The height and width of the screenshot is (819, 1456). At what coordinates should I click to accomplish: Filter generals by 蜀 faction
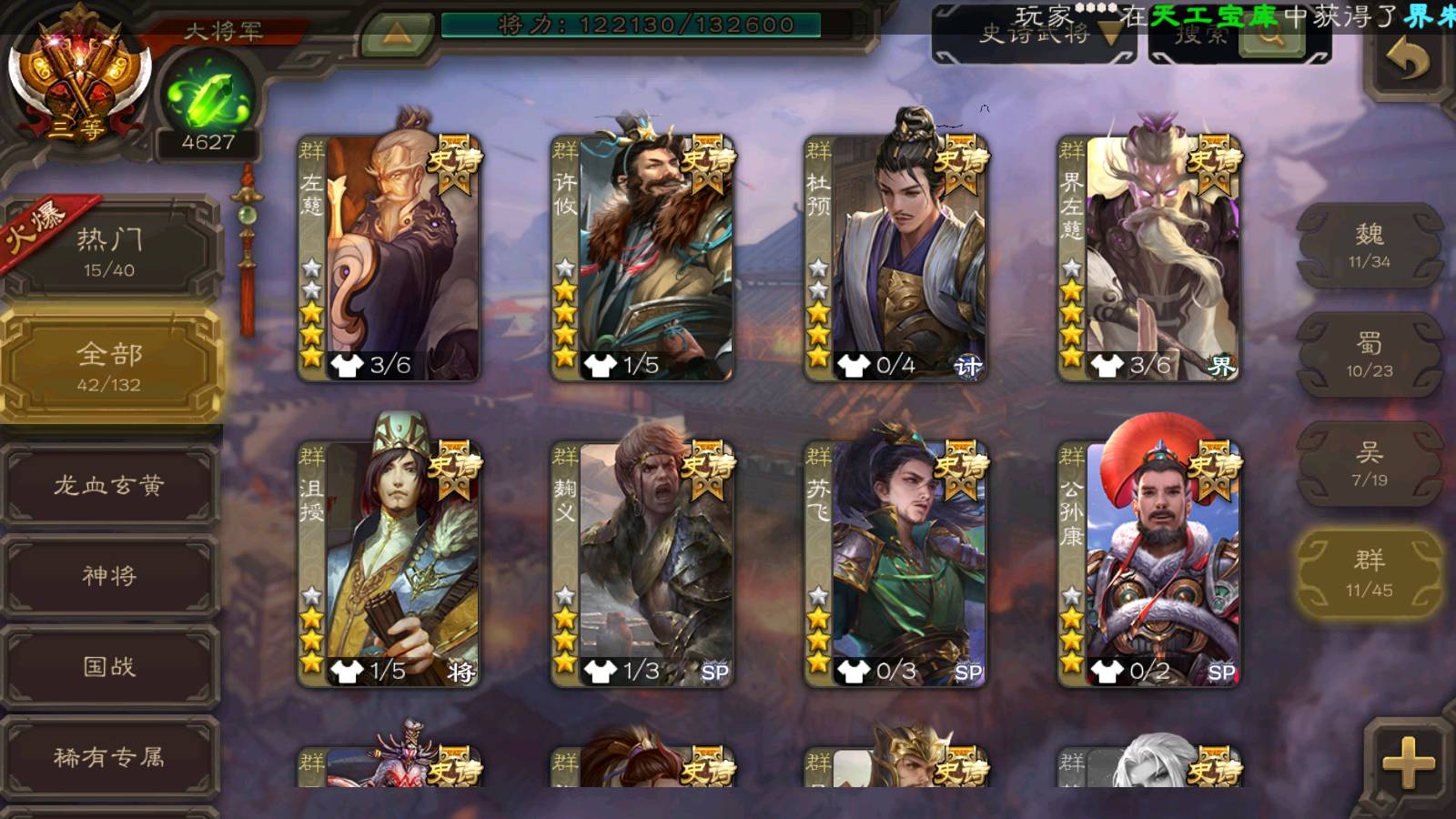coord(1369,355)
